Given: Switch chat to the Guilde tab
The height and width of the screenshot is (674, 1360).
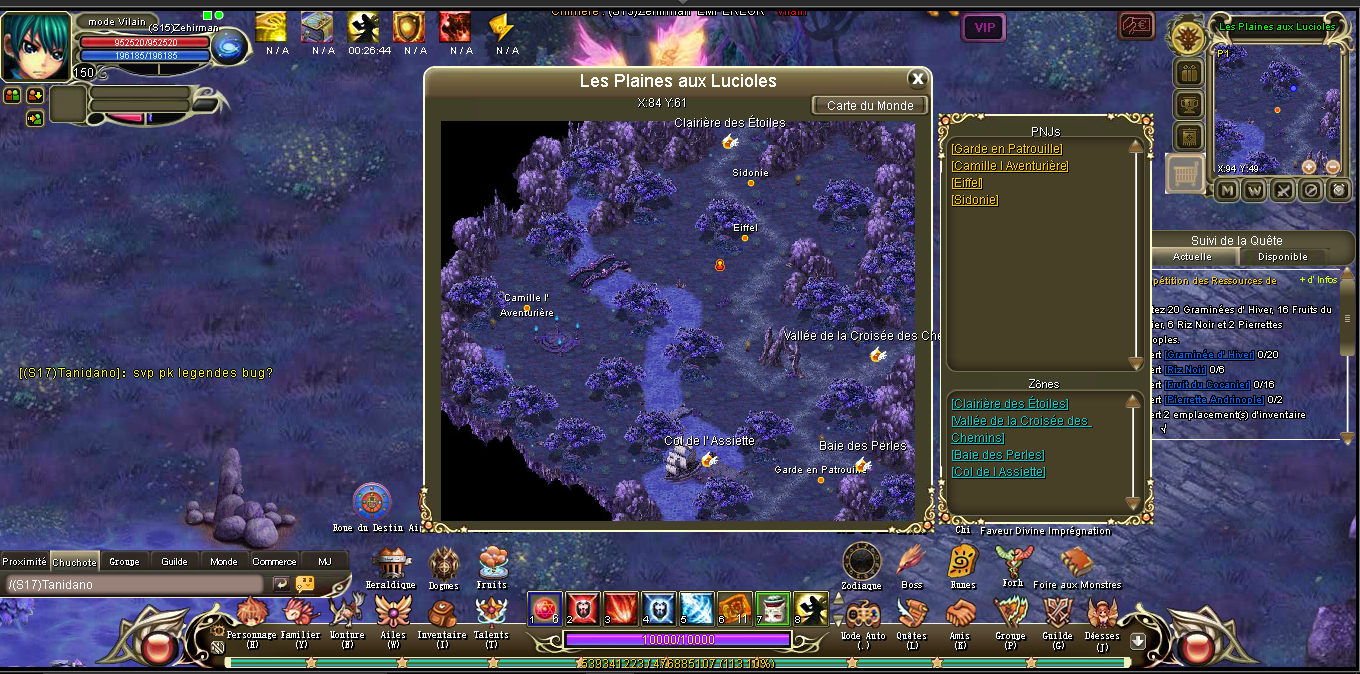Looking at the screenshot, I should (x=174, y=562).
